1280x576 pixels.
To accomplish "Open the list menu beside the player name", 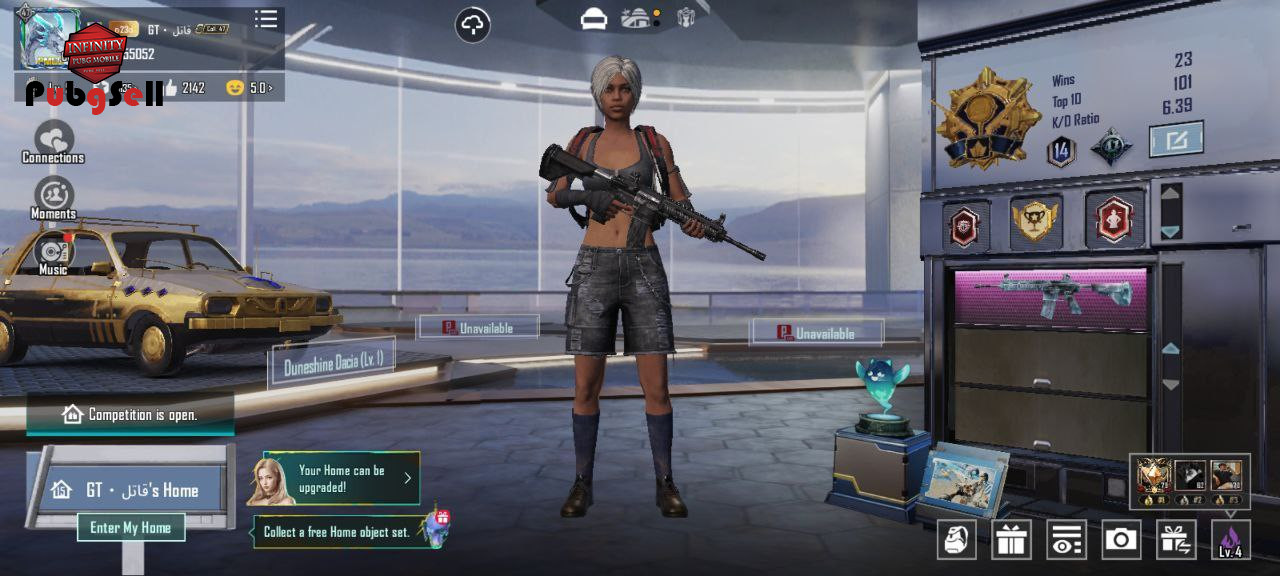I will coord(266,20).
